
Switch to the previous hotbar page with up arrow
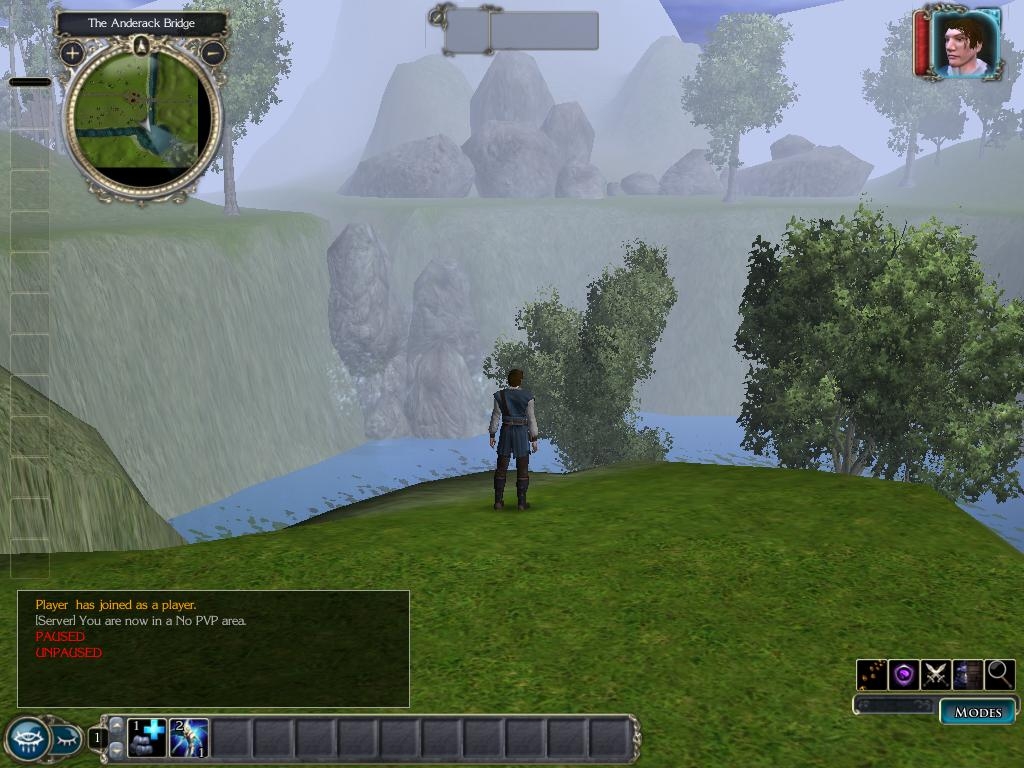(x=116, y=726)
